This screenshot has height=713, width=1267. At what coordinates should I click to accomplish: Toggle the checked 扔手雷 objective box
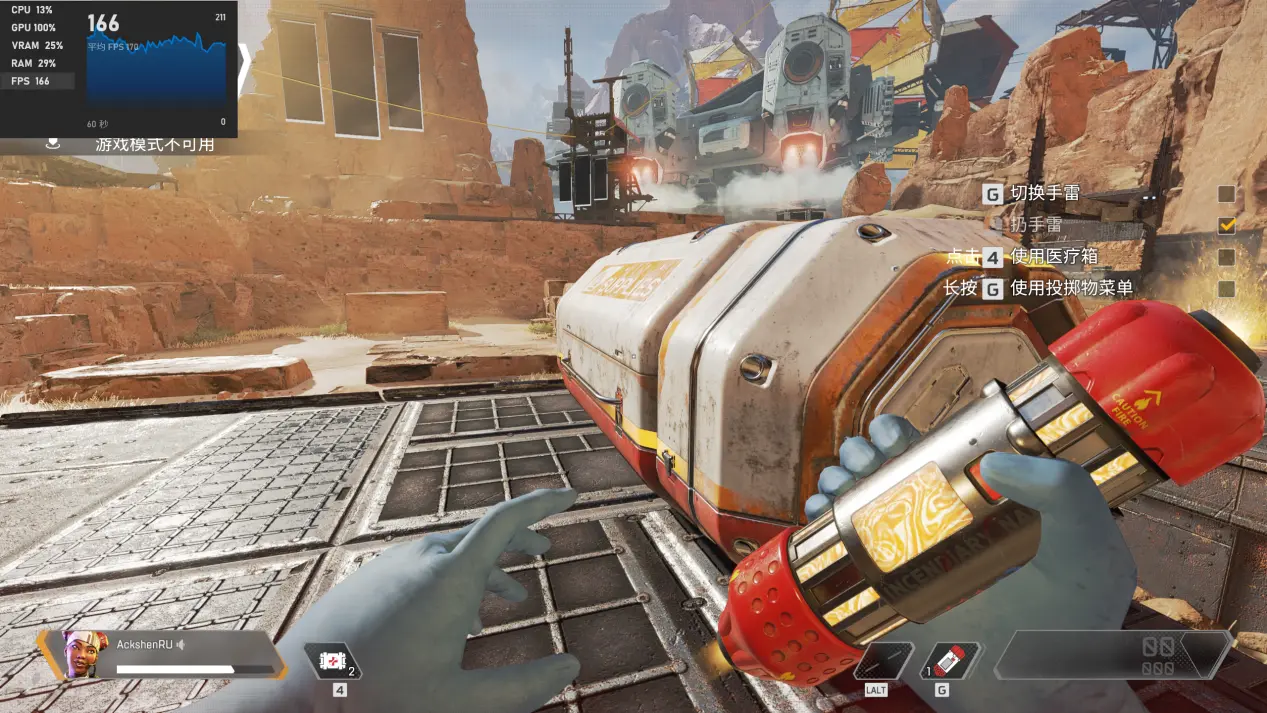[1226, 226]
